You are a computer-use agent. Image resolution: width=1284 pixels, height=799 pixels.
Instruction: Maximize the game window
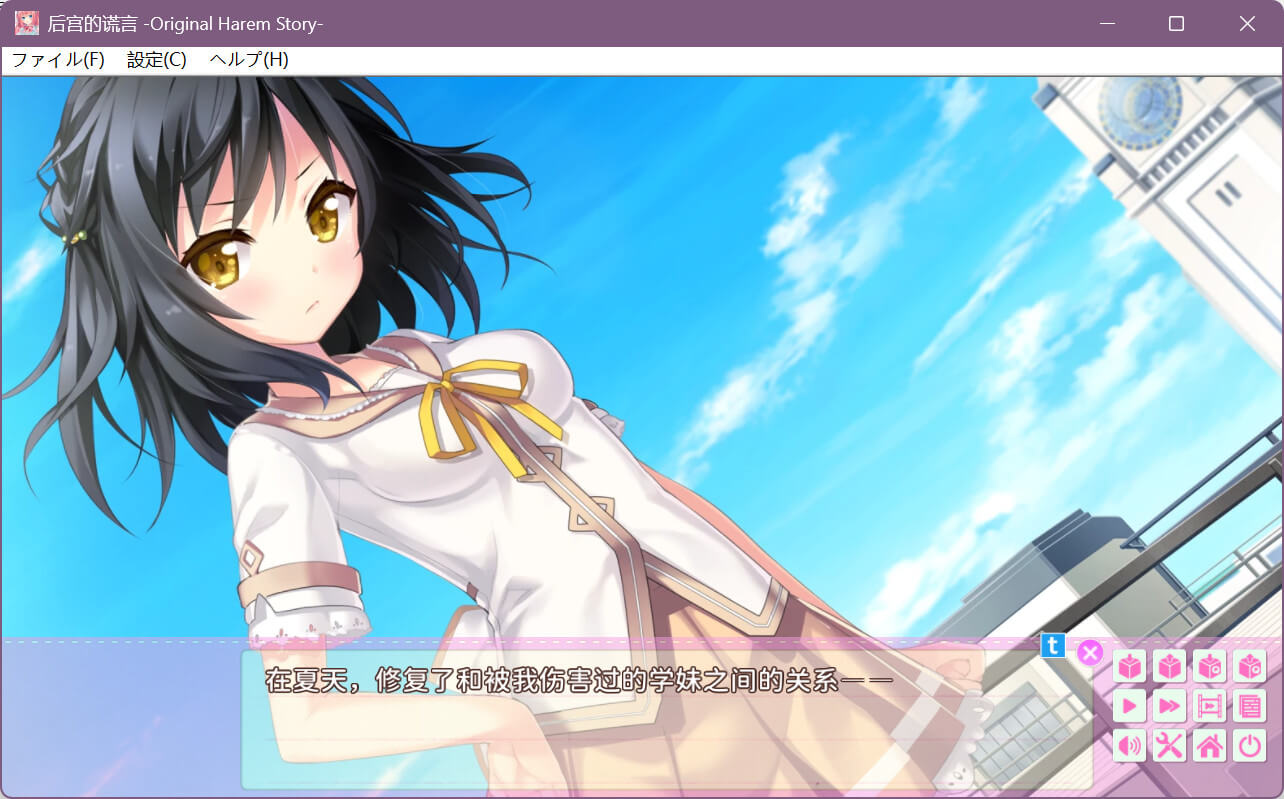[x=1176, y=23]
